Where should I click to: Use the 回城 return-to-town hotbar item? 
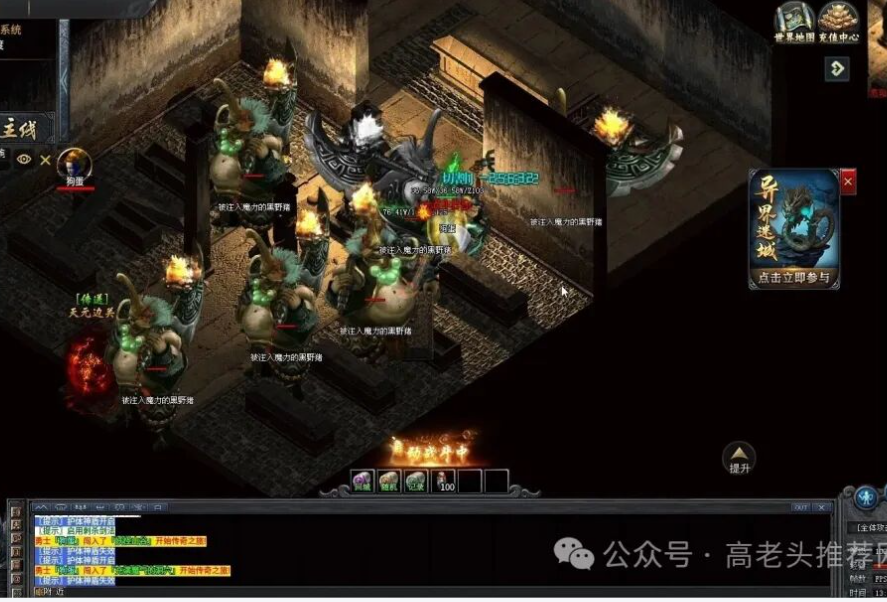362,482
